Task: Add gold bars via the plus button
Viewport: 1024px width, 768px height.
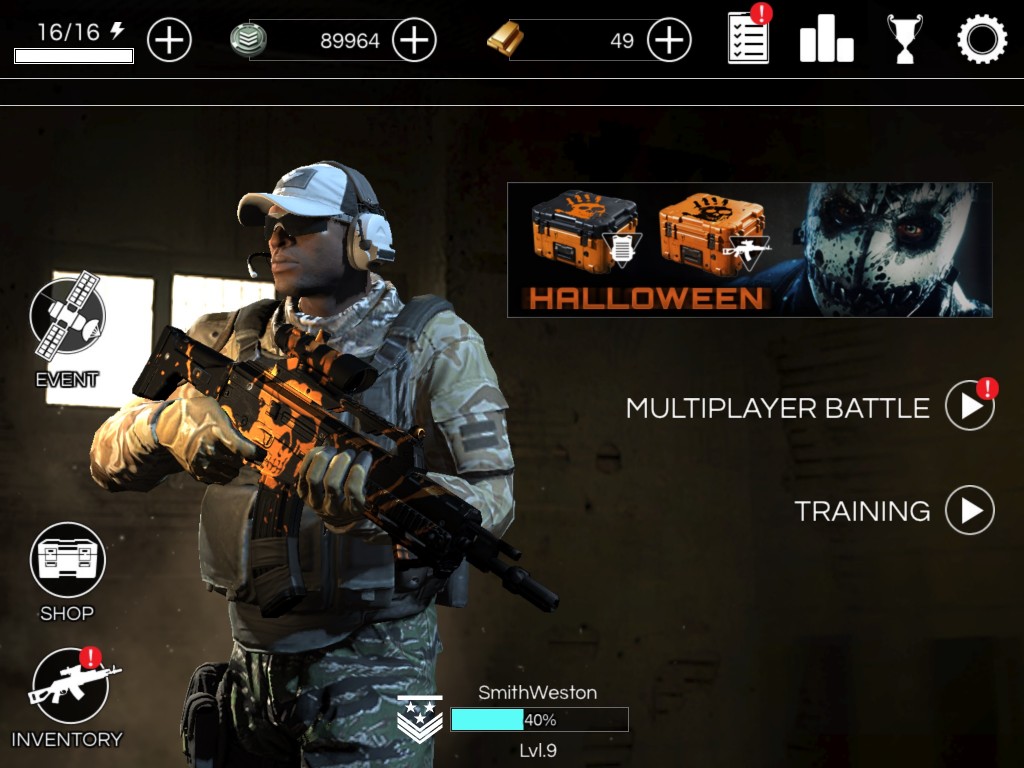Action: (x=669, y=41)
